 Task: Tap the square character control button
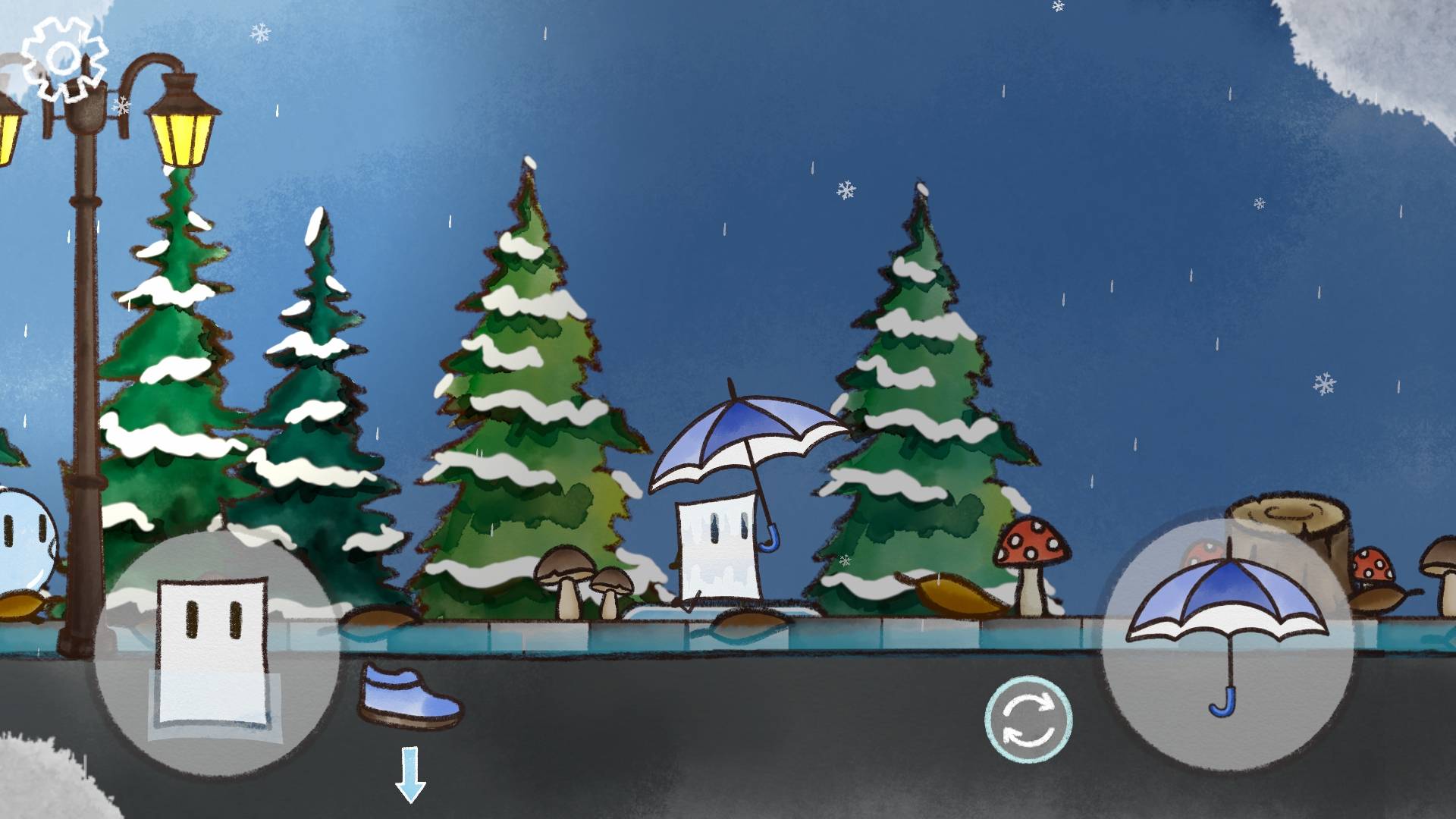tap(216, 654)
